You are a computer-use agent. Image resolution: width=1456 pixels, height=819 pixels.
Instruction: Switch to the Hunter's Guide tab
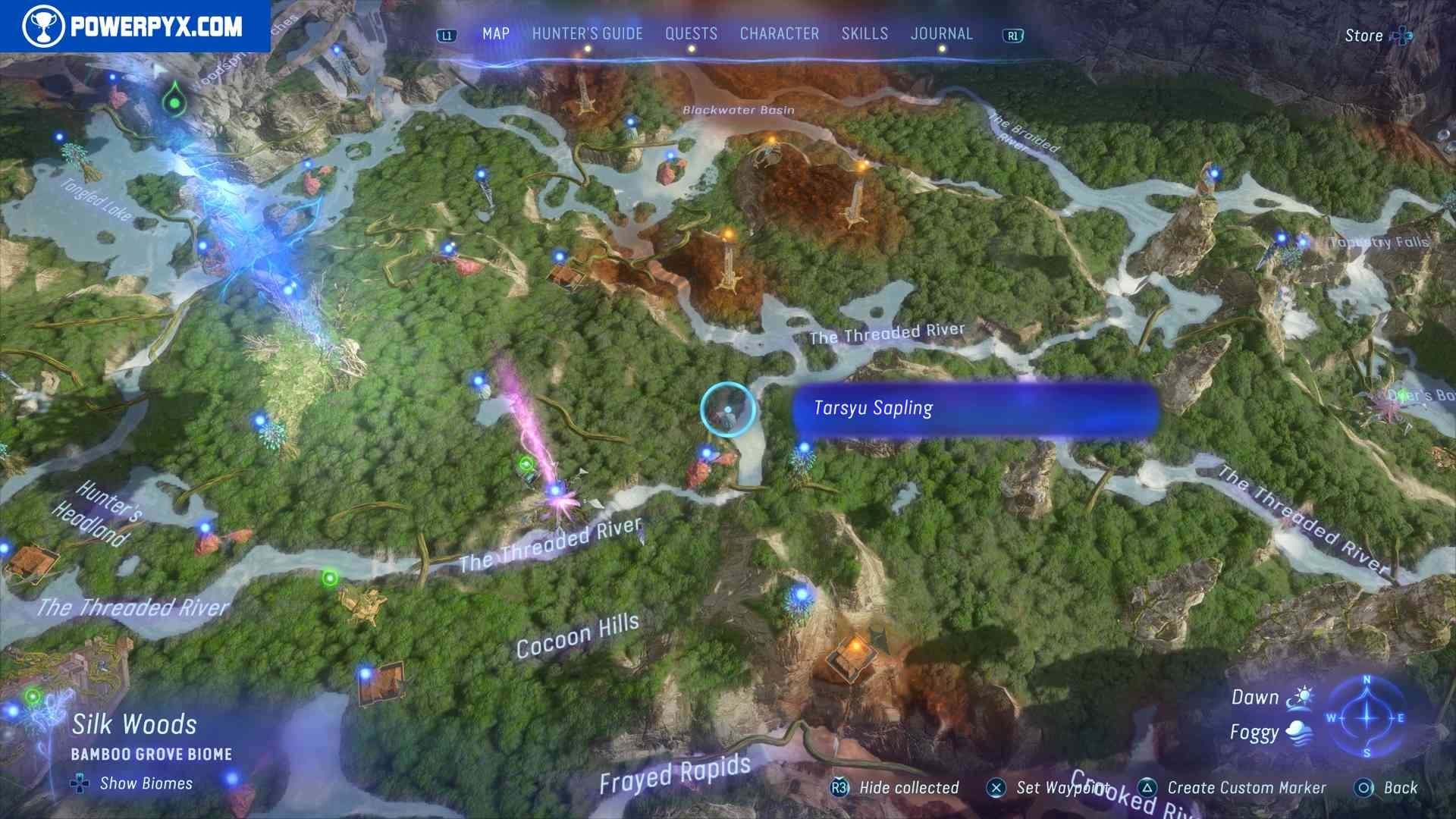click(x=587, y=34)
